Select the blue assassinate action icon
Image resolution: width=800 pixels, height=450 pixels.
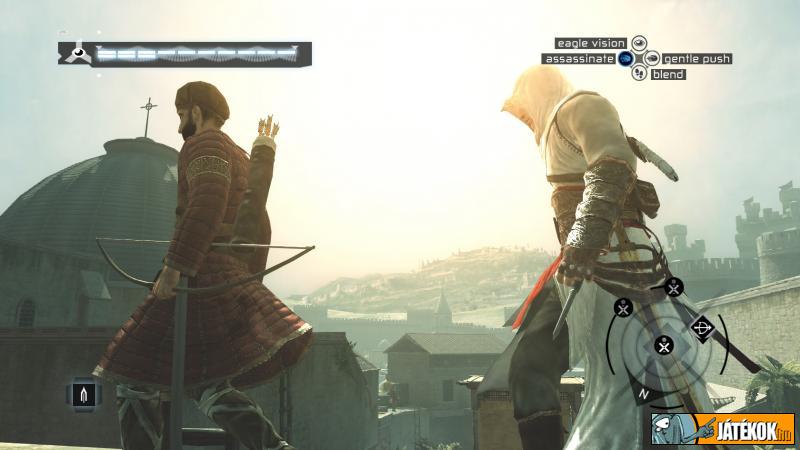[x=625, y=59]
